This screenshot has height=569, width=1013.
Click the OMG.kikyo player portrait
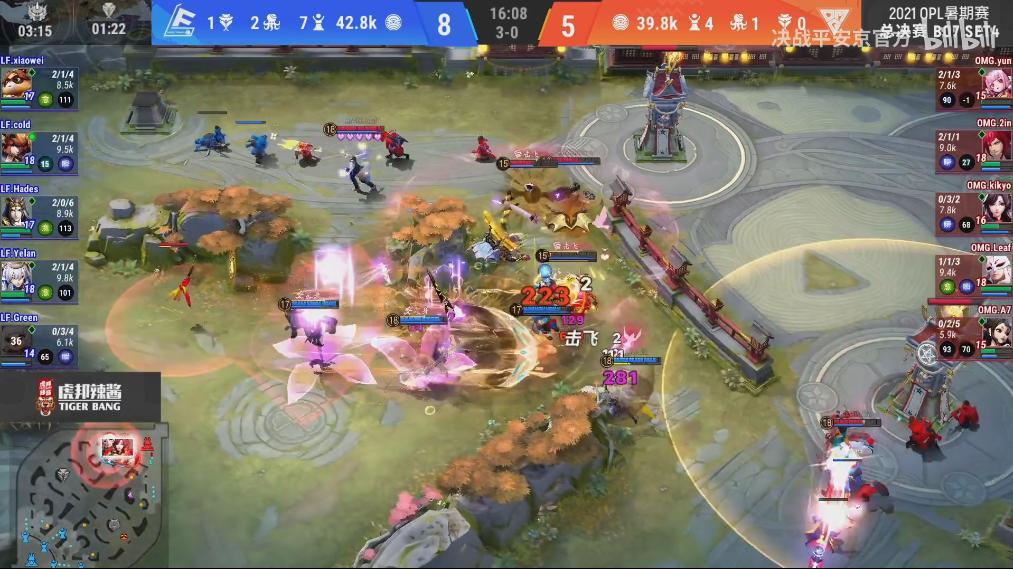click(x=995, y=209)
